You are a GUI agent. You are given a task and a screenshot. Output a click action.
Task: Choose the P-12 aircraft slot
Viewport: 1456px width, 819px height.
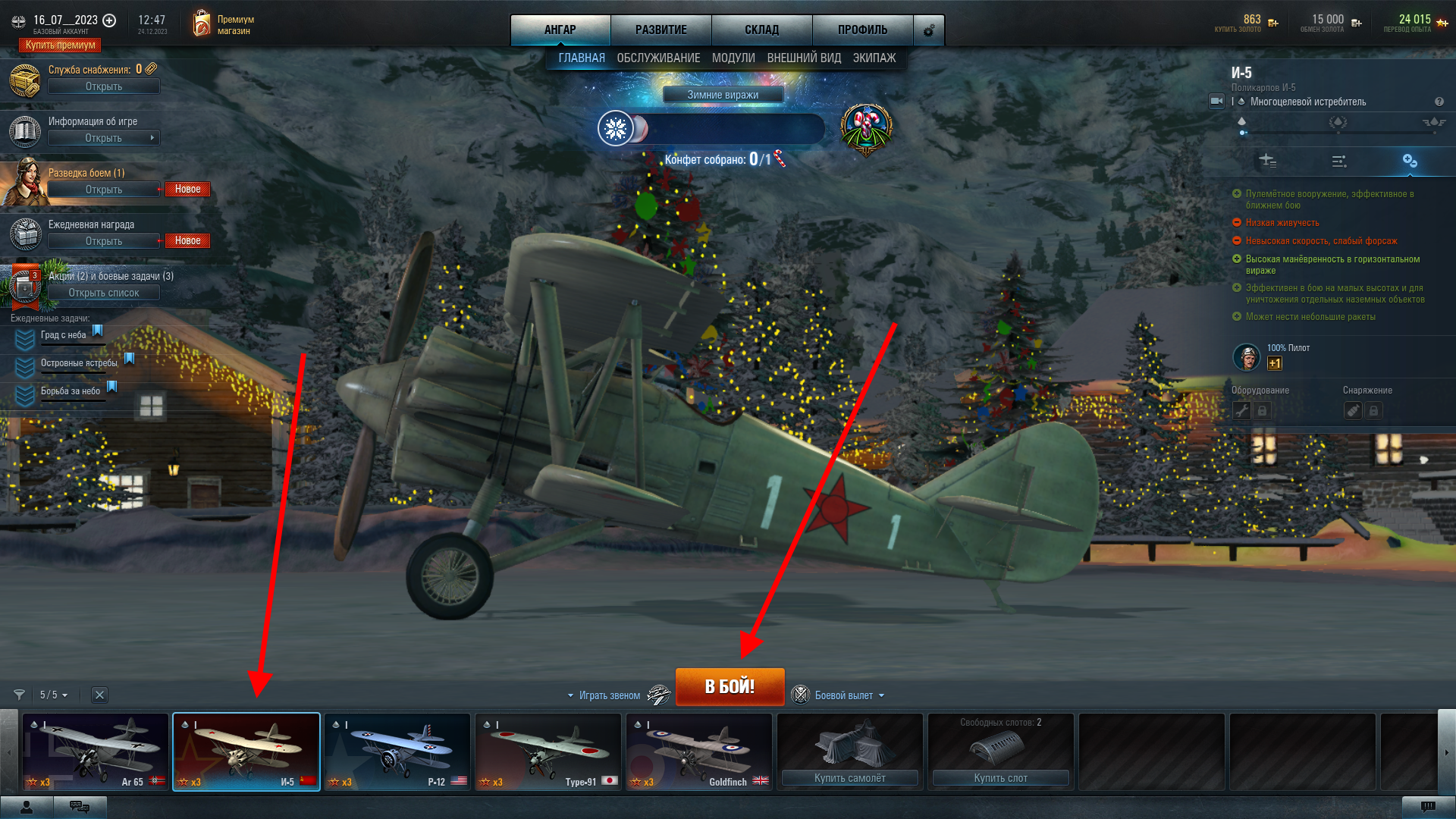pos(397,752)
